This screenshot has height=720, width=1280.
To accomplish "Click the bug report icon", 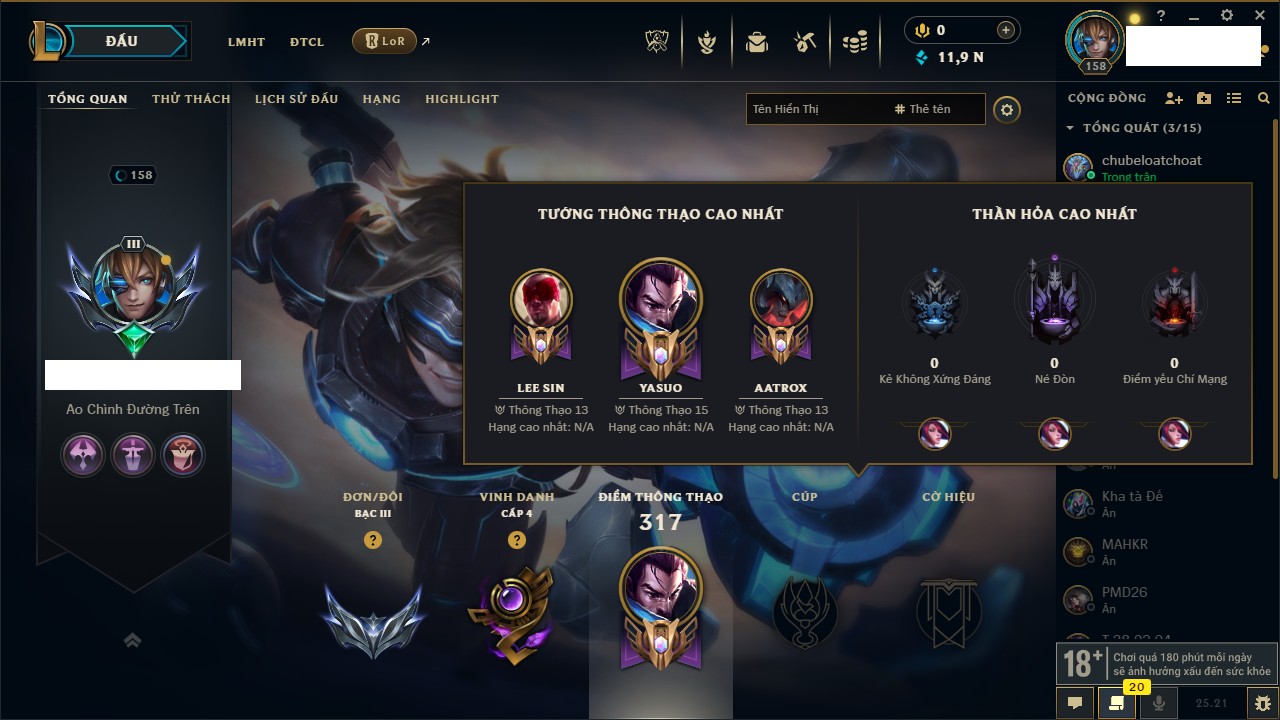I will click(1263, 702).
